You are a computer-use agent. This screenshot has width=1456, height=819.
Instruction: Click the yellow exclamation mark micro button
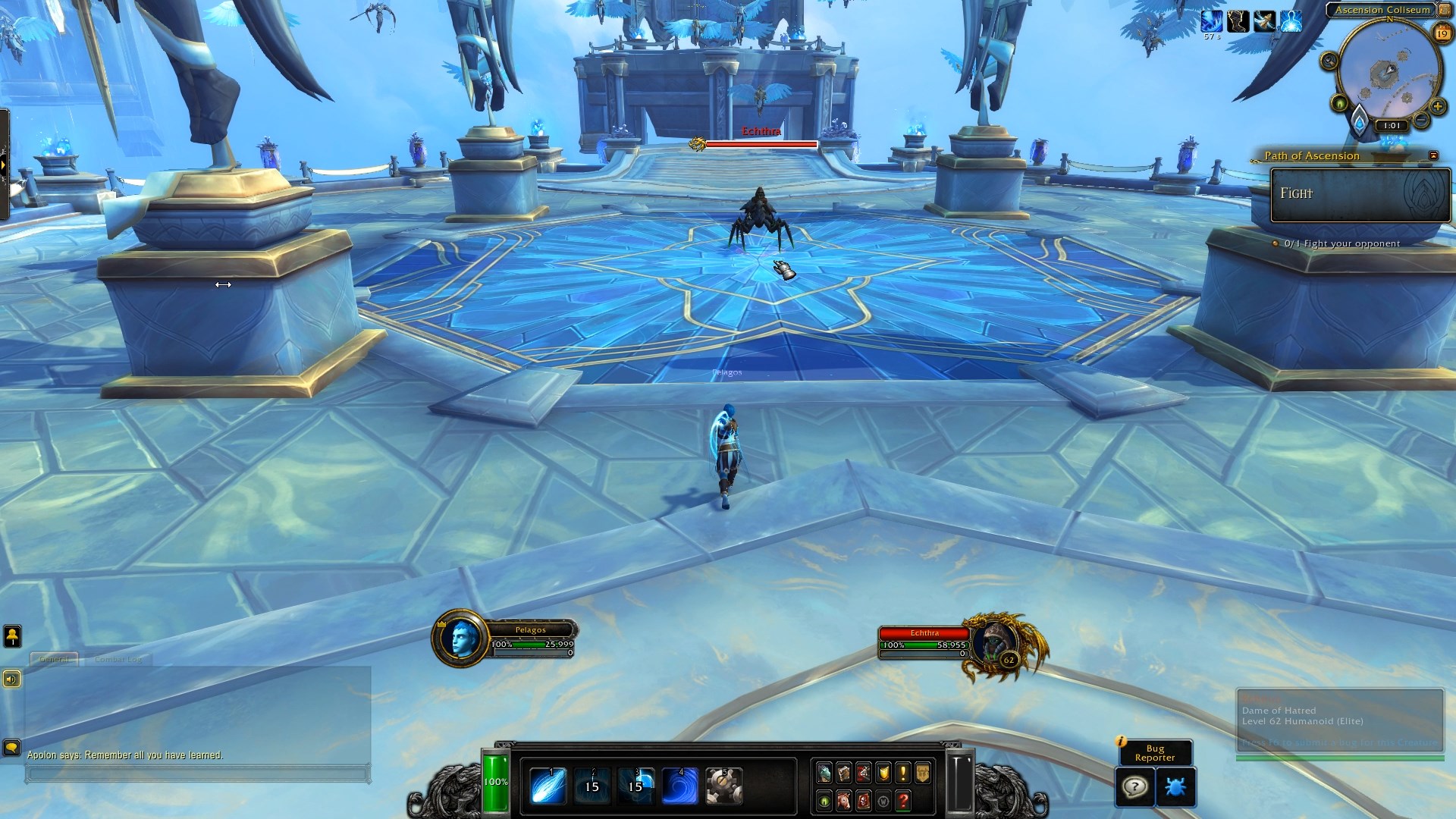[902, 773]
